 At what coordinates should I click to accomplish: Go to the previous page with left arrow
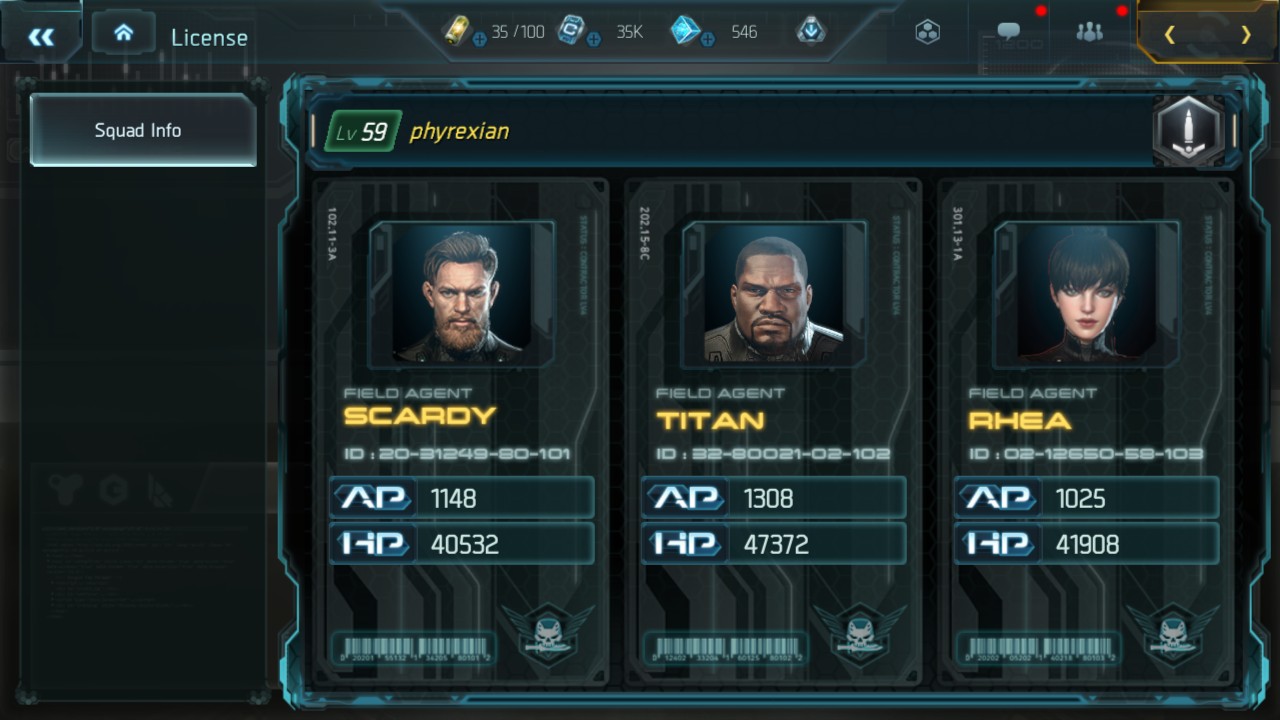(1169, 35)
